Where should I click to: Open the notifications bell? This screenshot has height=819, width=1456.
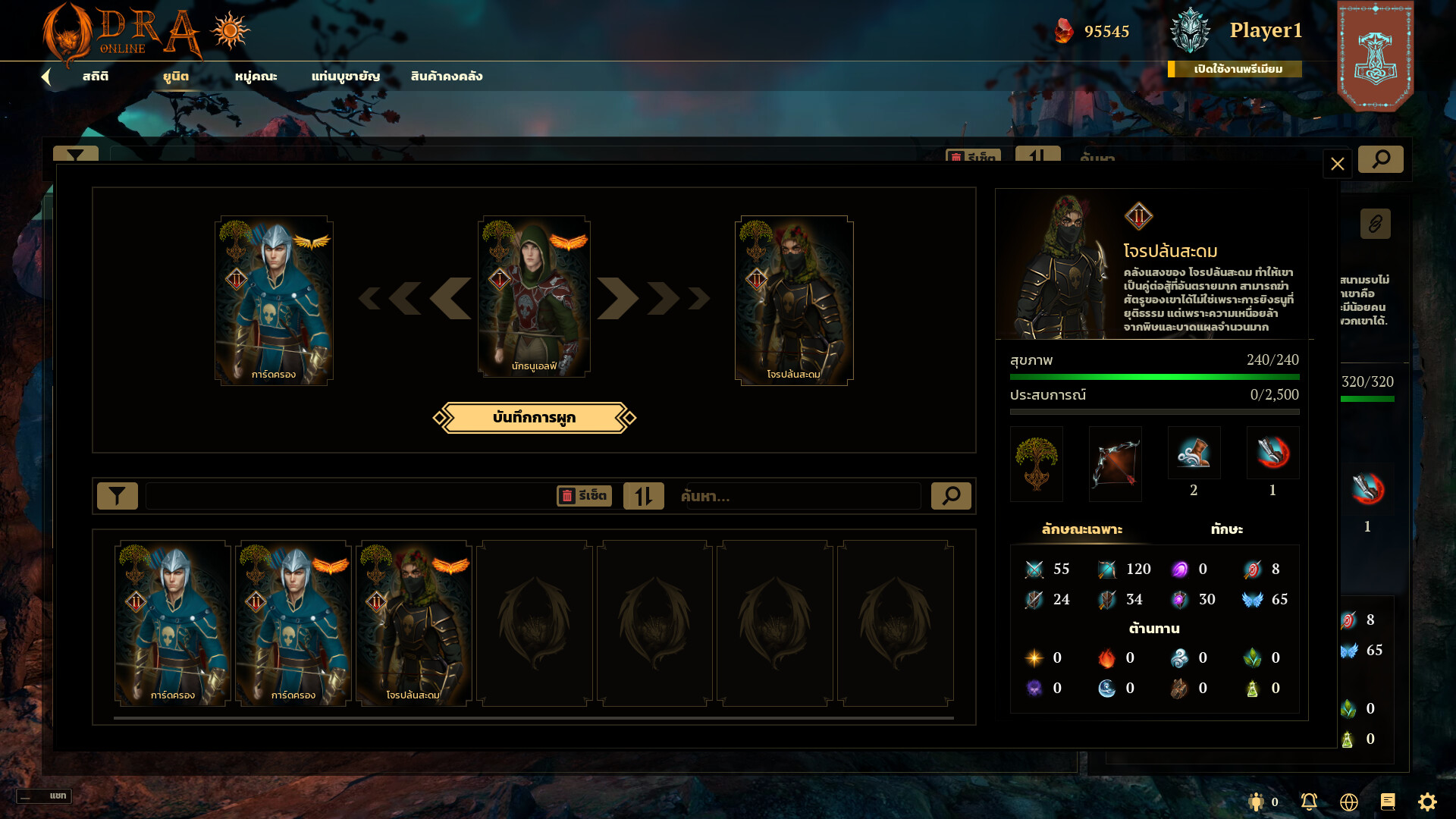1309,802
